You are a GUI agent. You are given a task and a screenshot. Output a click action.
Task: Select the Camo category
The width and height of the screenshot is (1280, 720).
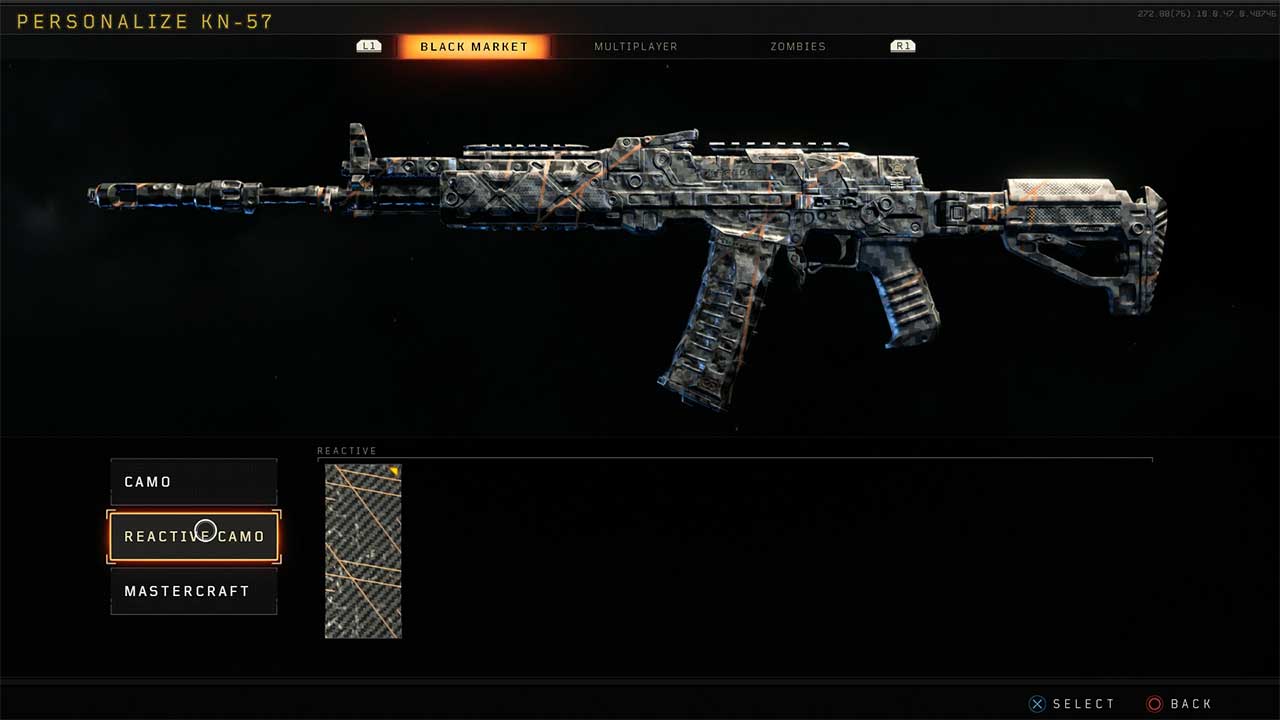point(193,482)
